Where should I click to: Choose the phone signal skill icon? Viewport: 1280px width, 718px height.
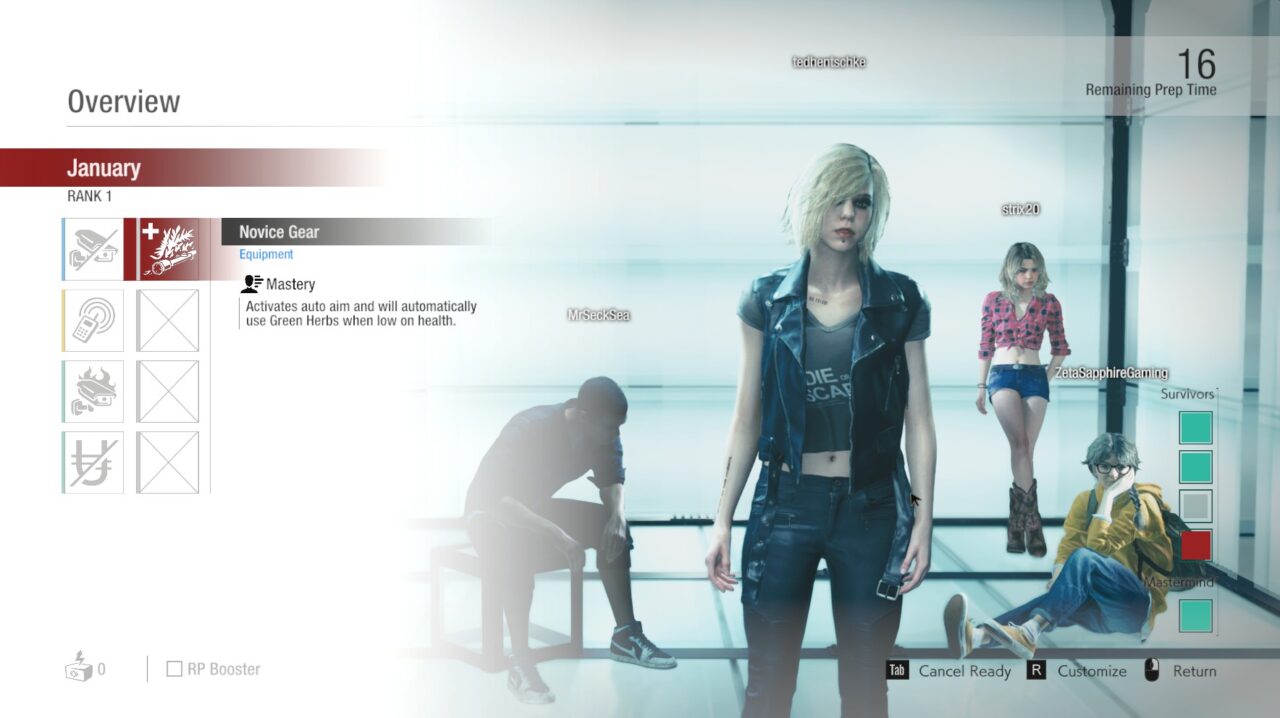tap(94, 320)
